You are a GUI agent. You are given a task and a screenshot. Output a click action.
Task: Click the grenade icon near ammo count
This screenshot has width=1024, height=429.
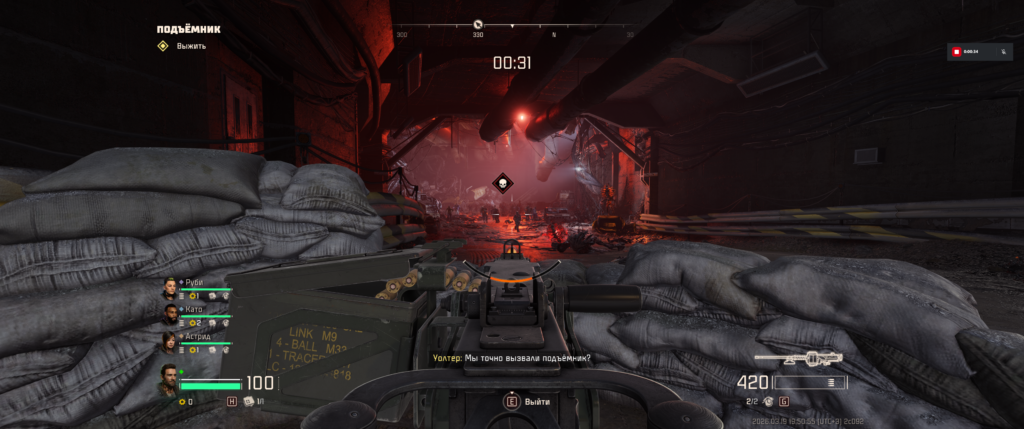[768, 401]
